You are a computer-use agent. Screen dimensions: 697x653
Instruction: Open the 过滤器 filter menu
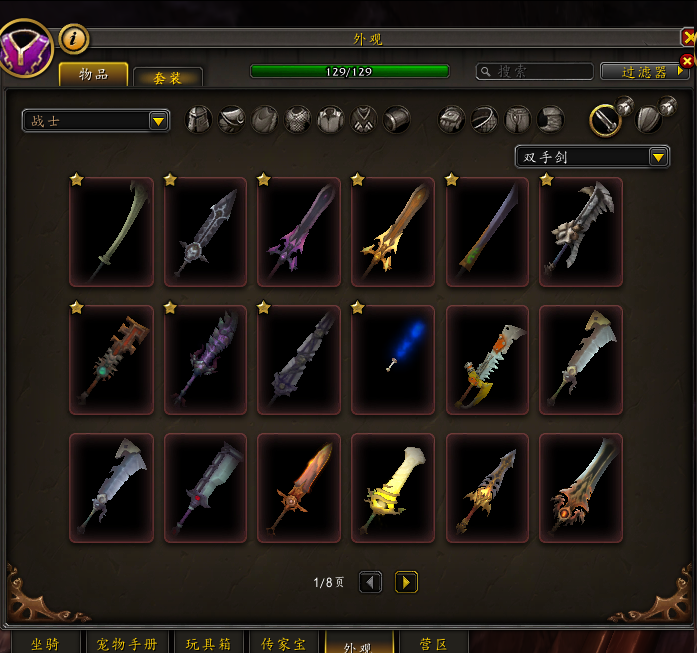point(644,72)
